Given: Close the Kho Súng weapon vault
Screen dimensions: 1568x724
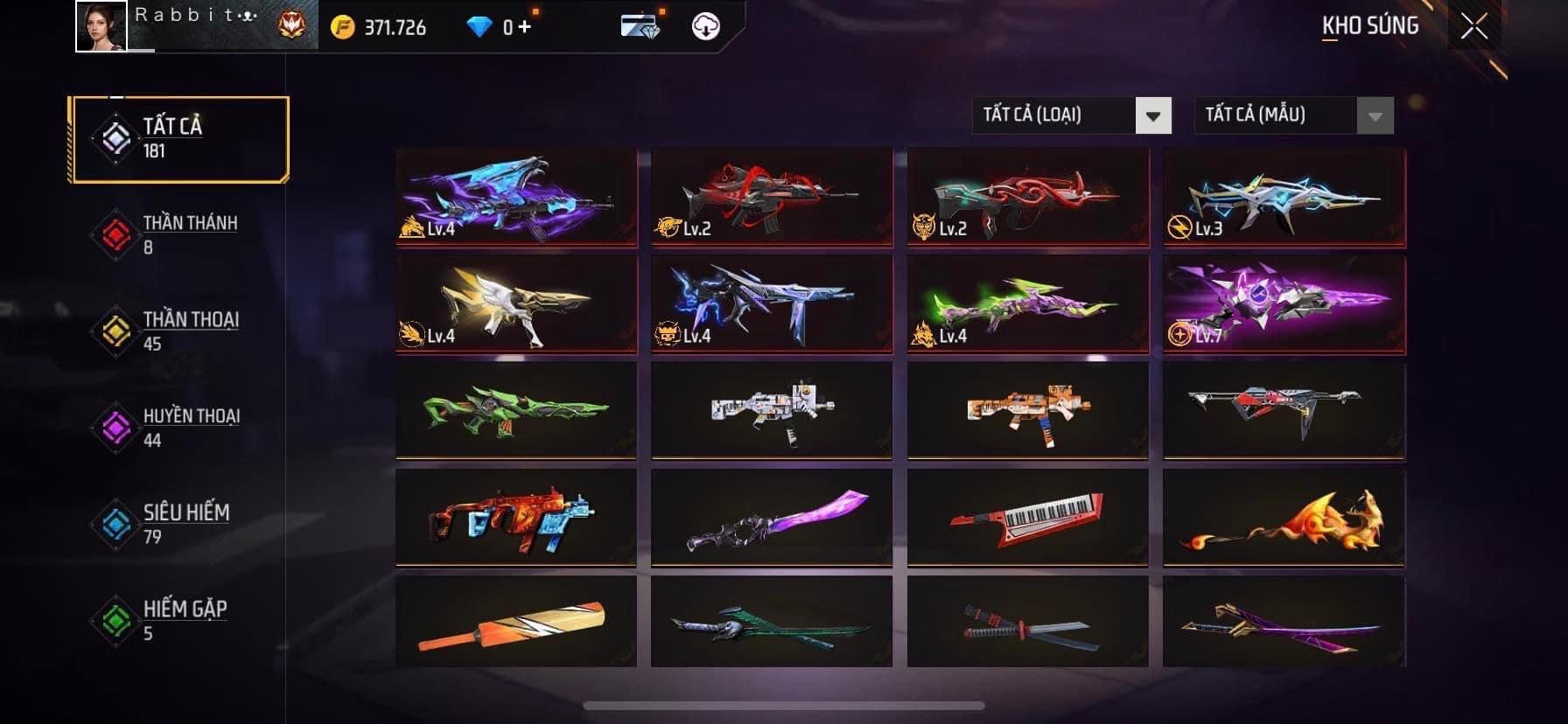Looking at the screenshot, I should [x=1474, y=27].
